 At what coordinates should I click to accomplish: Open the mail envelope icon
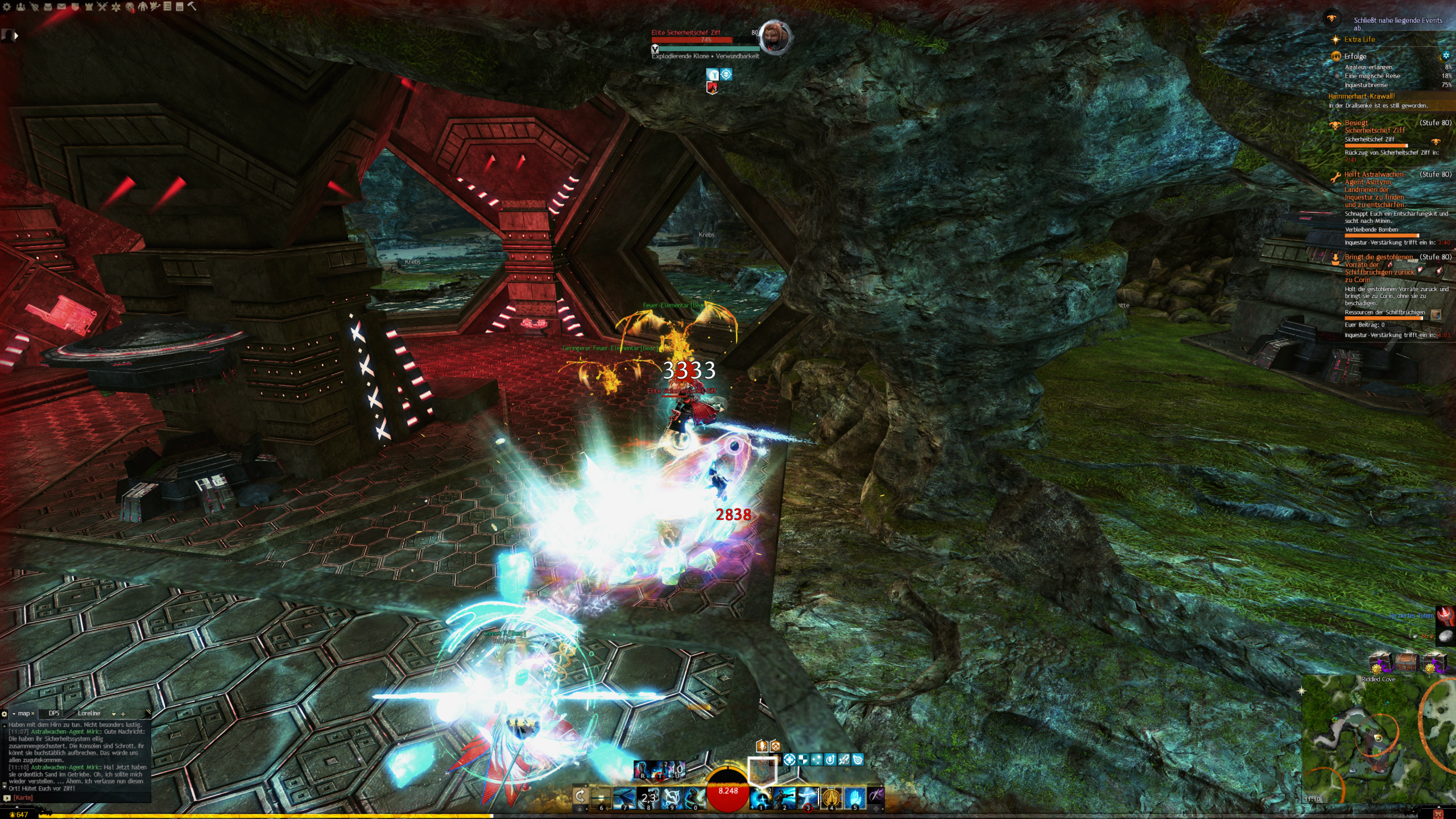[61, 7]
